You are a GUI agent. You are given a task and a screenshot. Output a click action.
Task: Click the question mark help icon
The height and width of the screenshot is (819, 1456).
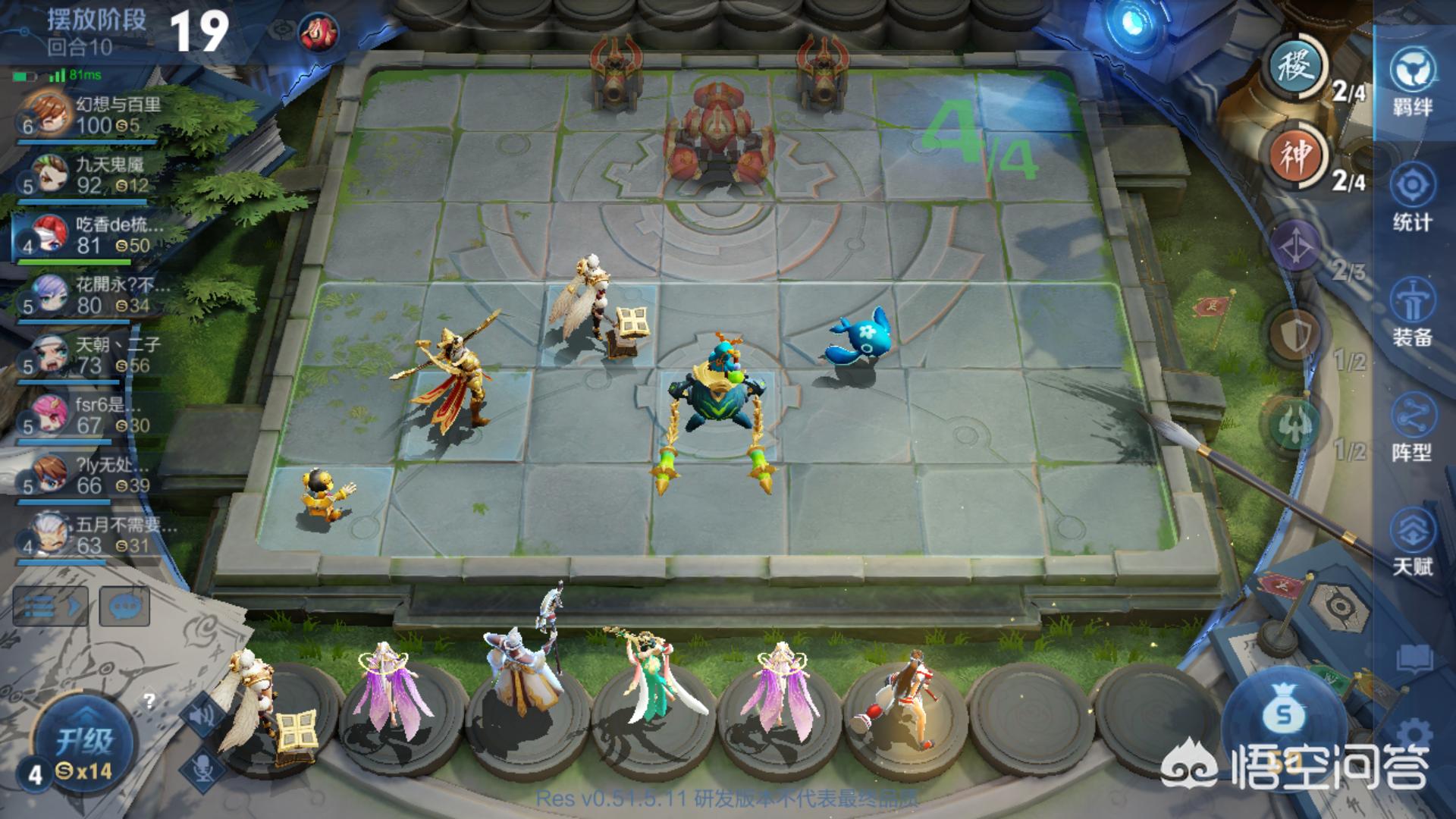coord(149,701)
